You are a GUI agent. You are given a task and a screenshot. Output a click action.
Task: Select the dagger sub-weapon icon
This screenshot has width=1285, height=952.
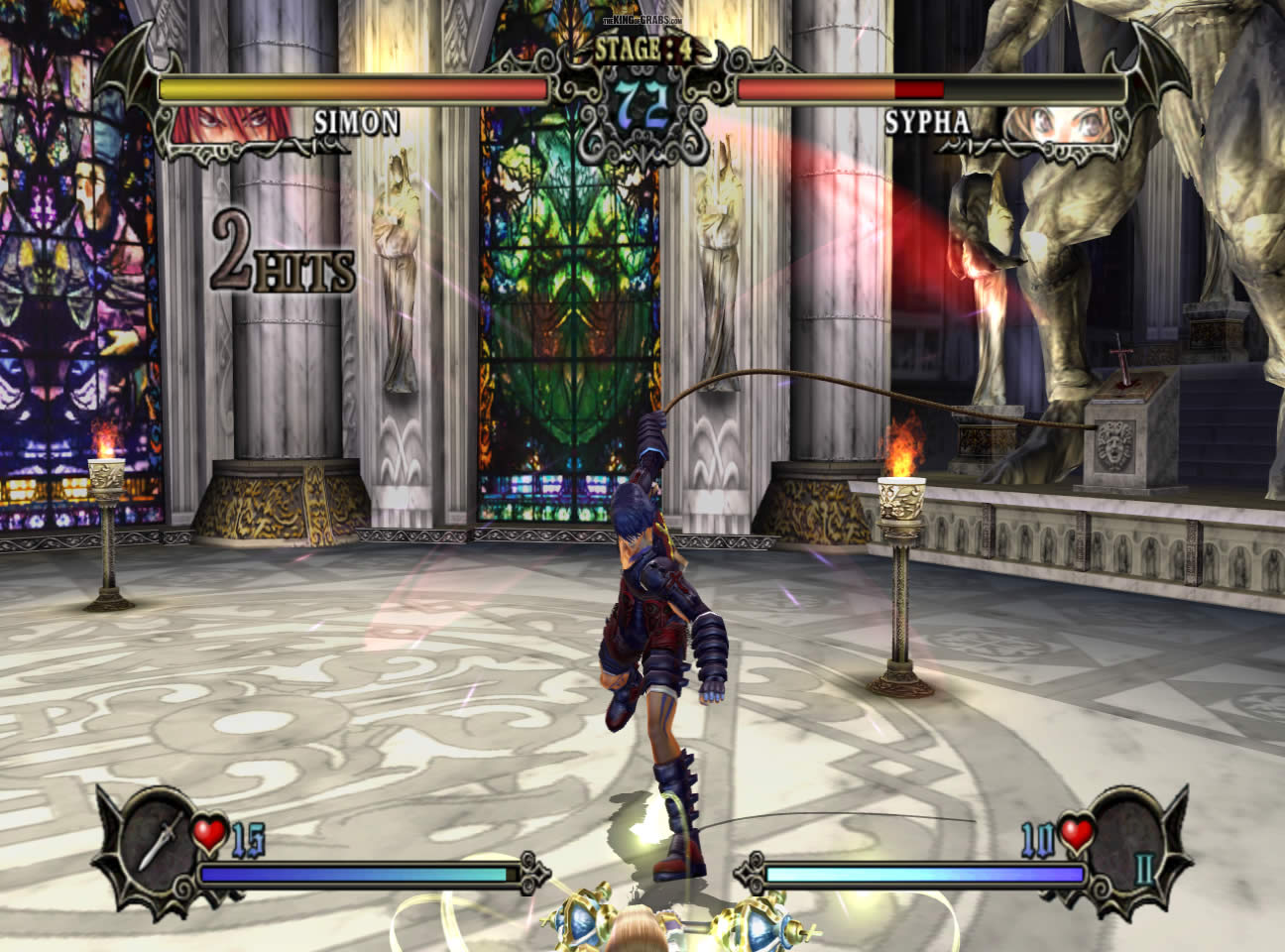click(159, 839)
